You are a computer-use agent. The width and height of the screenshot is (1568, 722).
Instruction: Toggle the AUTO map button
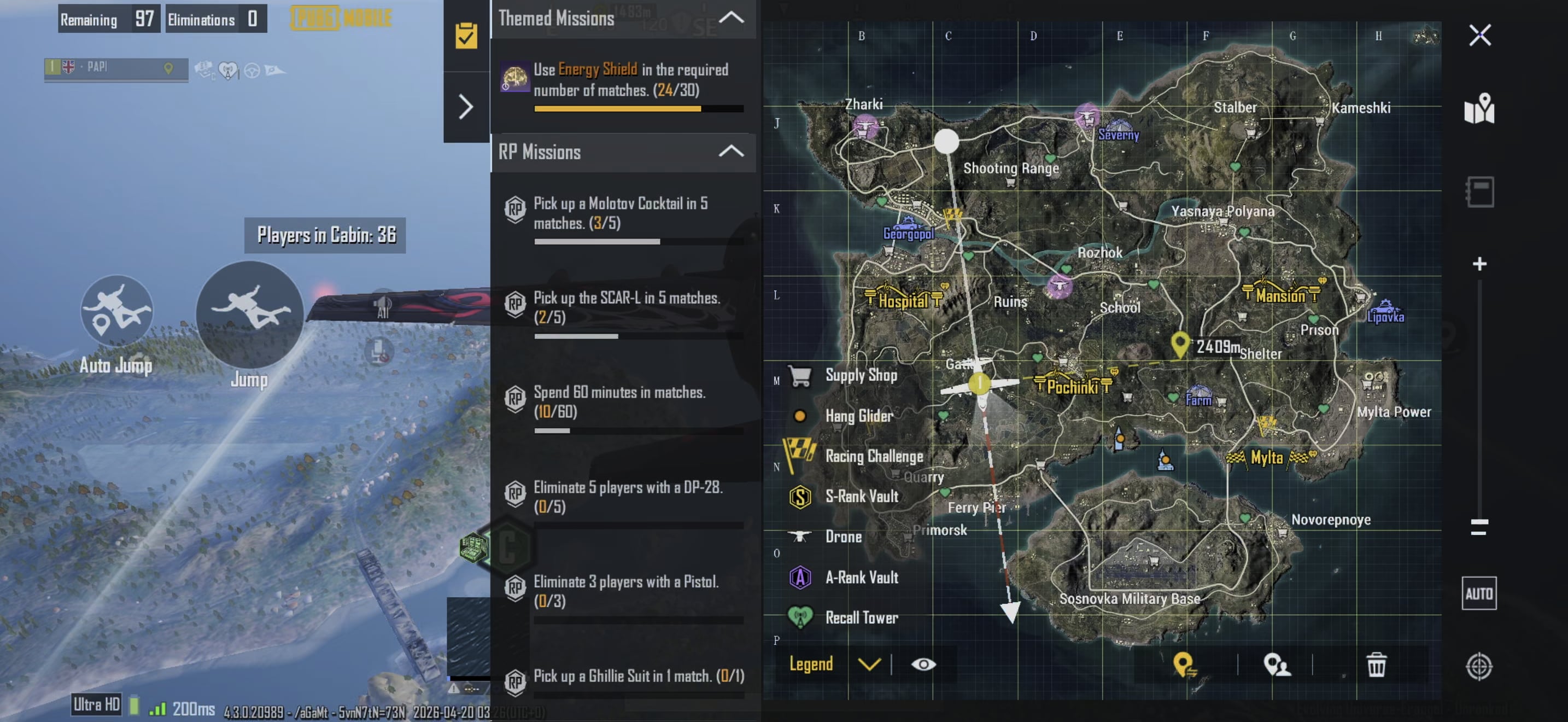[1479, 593]
